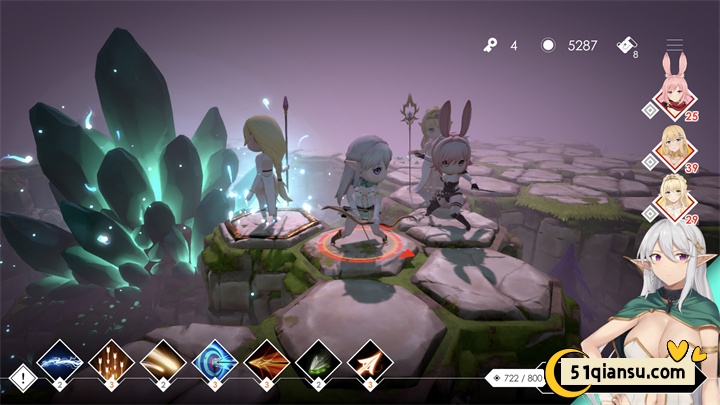Screen dimensions: 720x405
Task: Select the blonde portrait showing 29
Action: (x=676, y=197)
